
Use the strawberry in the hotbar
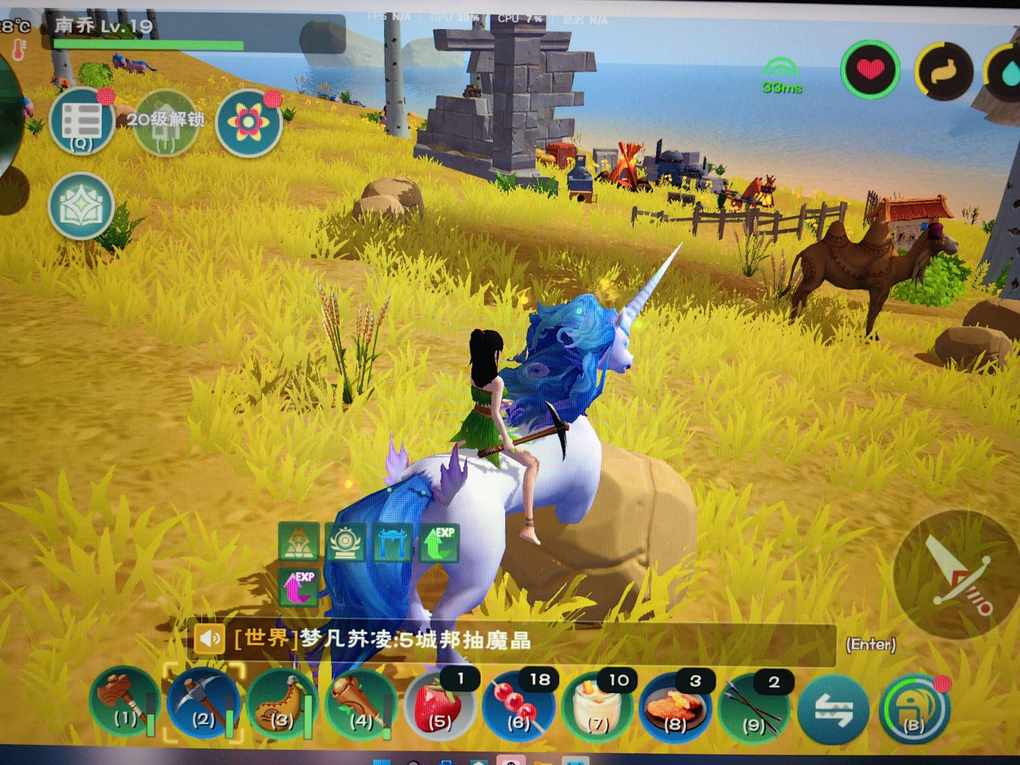(440, 705)
